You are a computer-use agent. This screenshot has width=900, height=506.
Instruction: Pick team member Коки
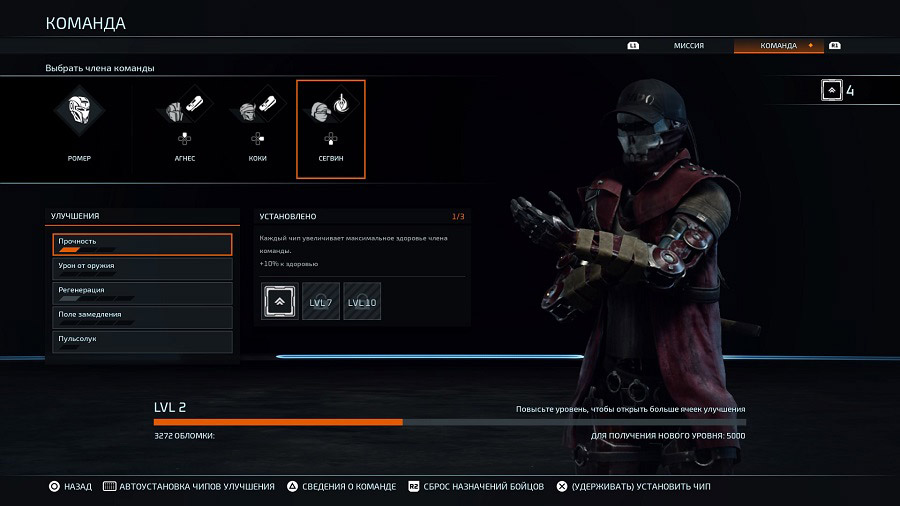(257, 128)
